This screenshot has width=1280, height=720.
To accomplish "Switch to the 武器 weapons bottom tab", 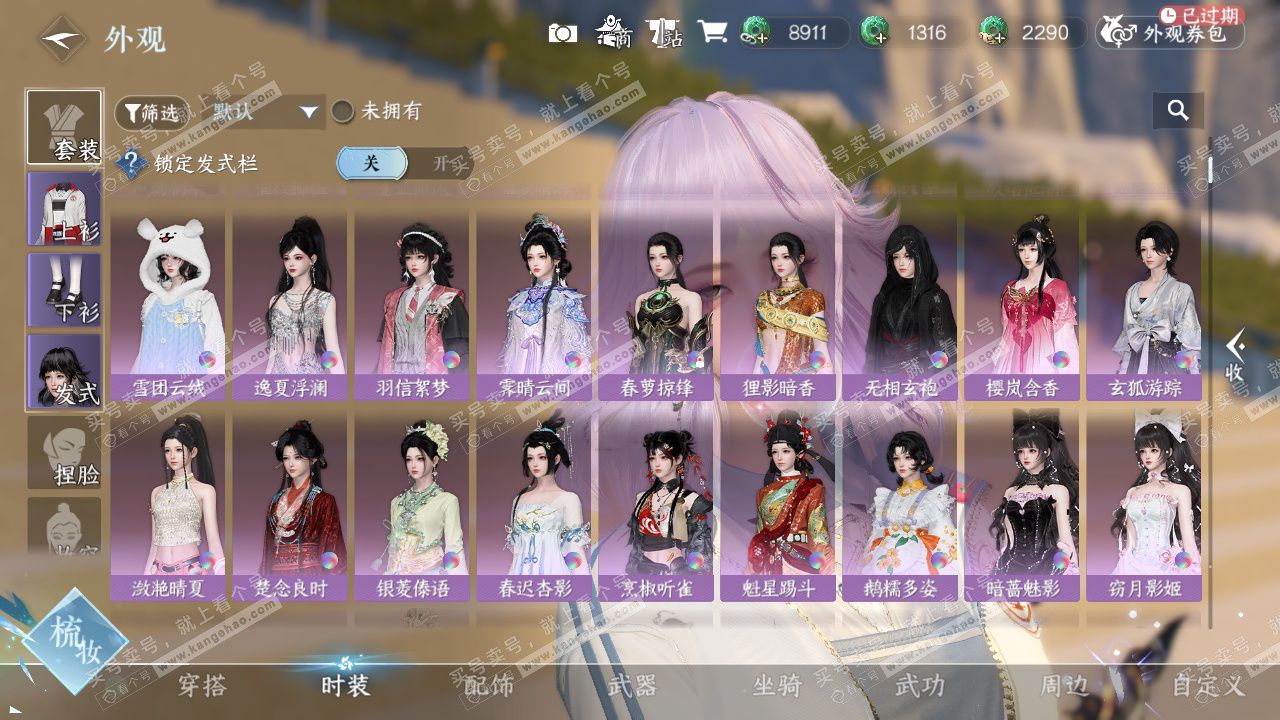I will point(632,686).
